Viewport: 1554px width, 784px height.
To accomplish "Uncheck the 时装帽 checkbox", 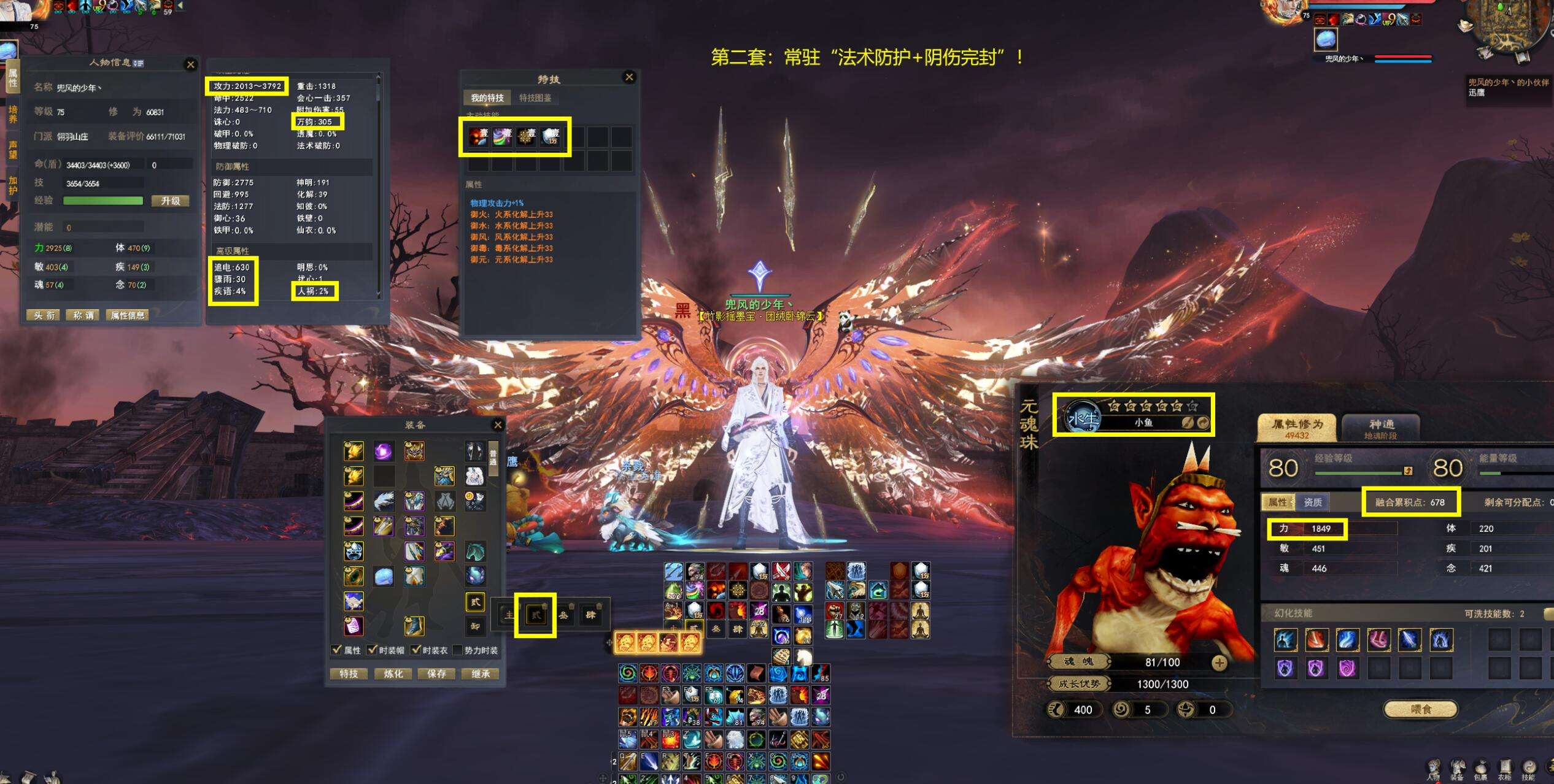I will click(x=372, y=650).
